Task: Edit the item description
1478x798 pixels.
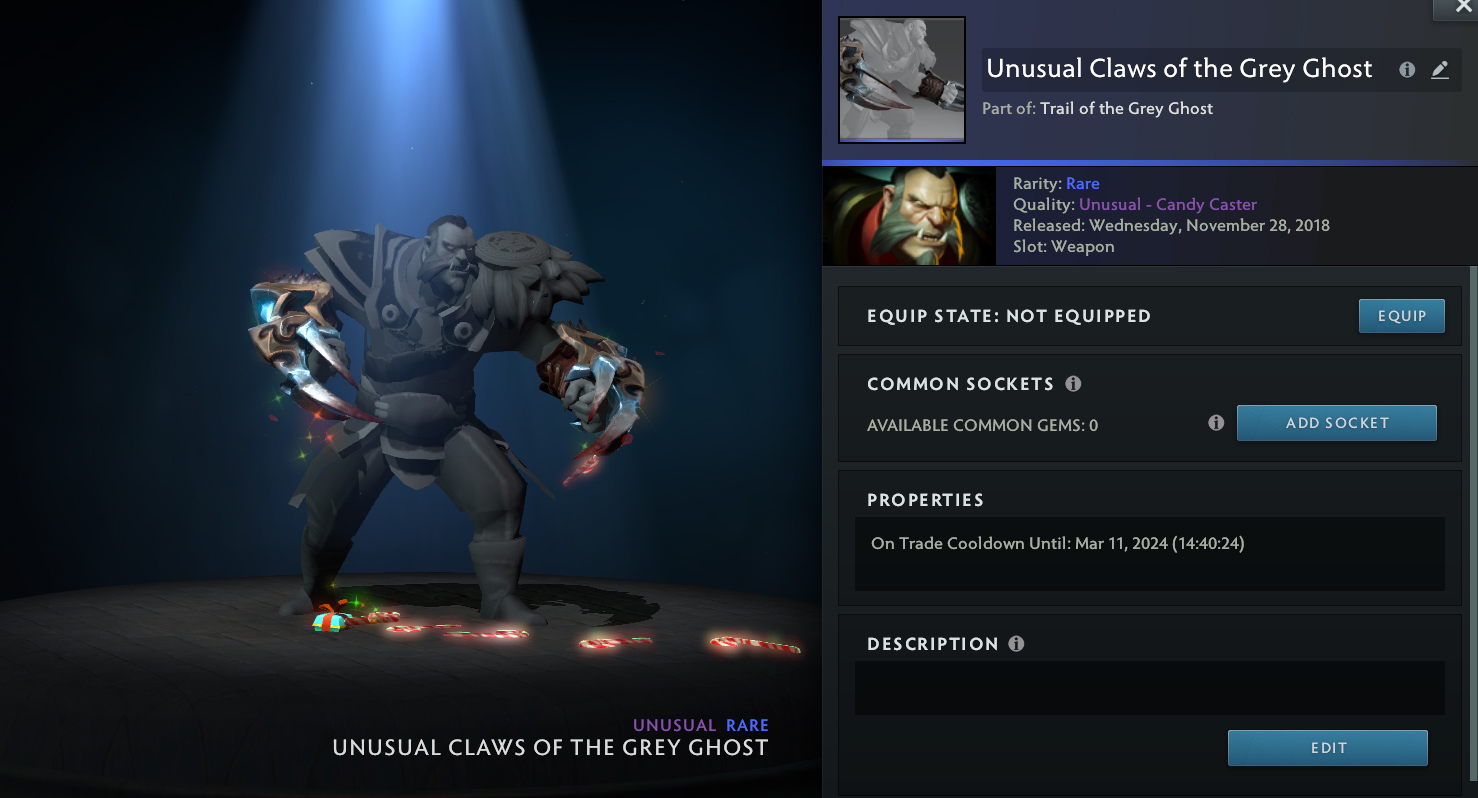Action: pos(1327,748)
